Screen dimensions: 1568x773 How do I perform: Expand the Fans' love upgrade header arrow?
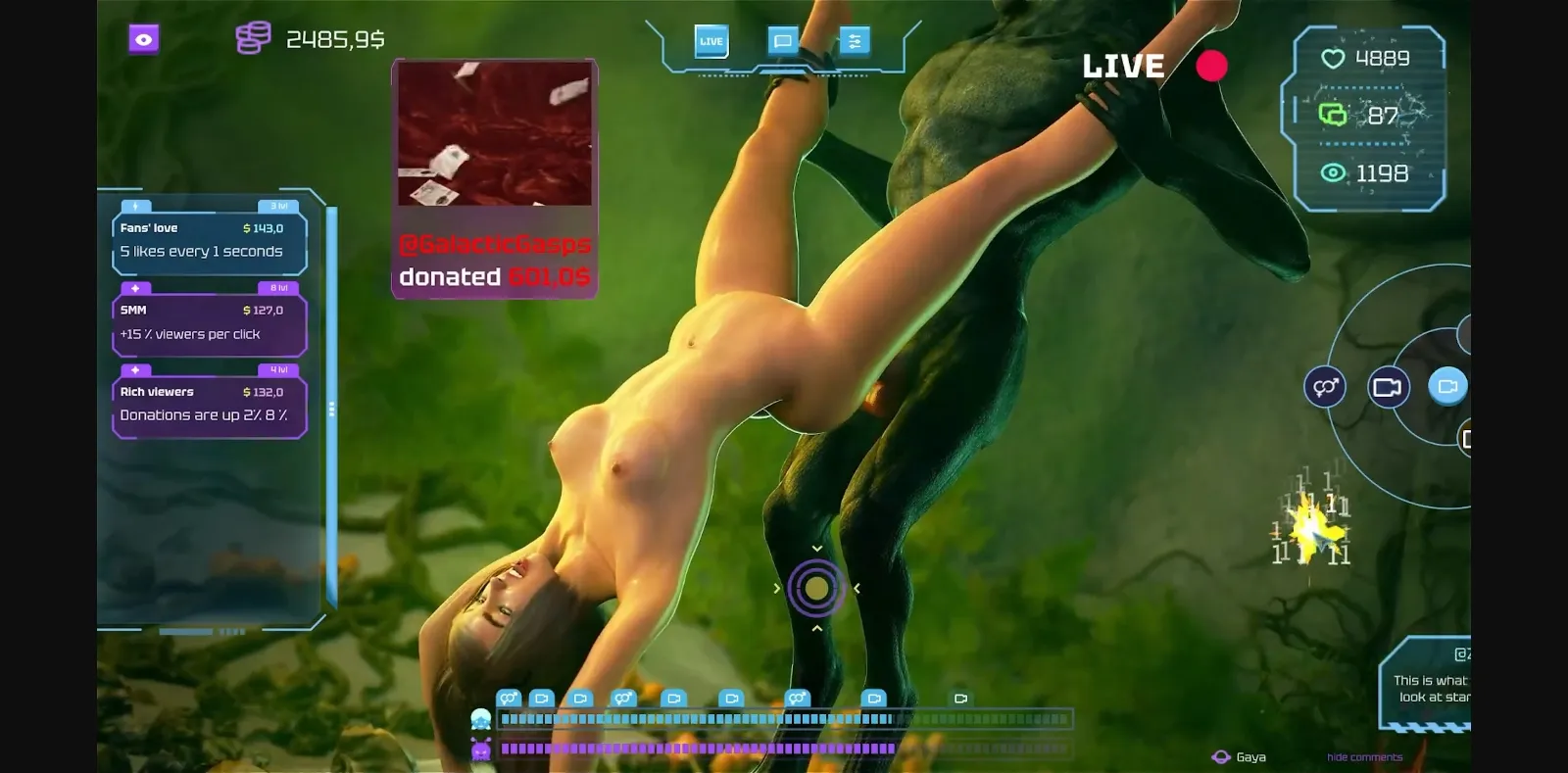click(x=134, y=207)
